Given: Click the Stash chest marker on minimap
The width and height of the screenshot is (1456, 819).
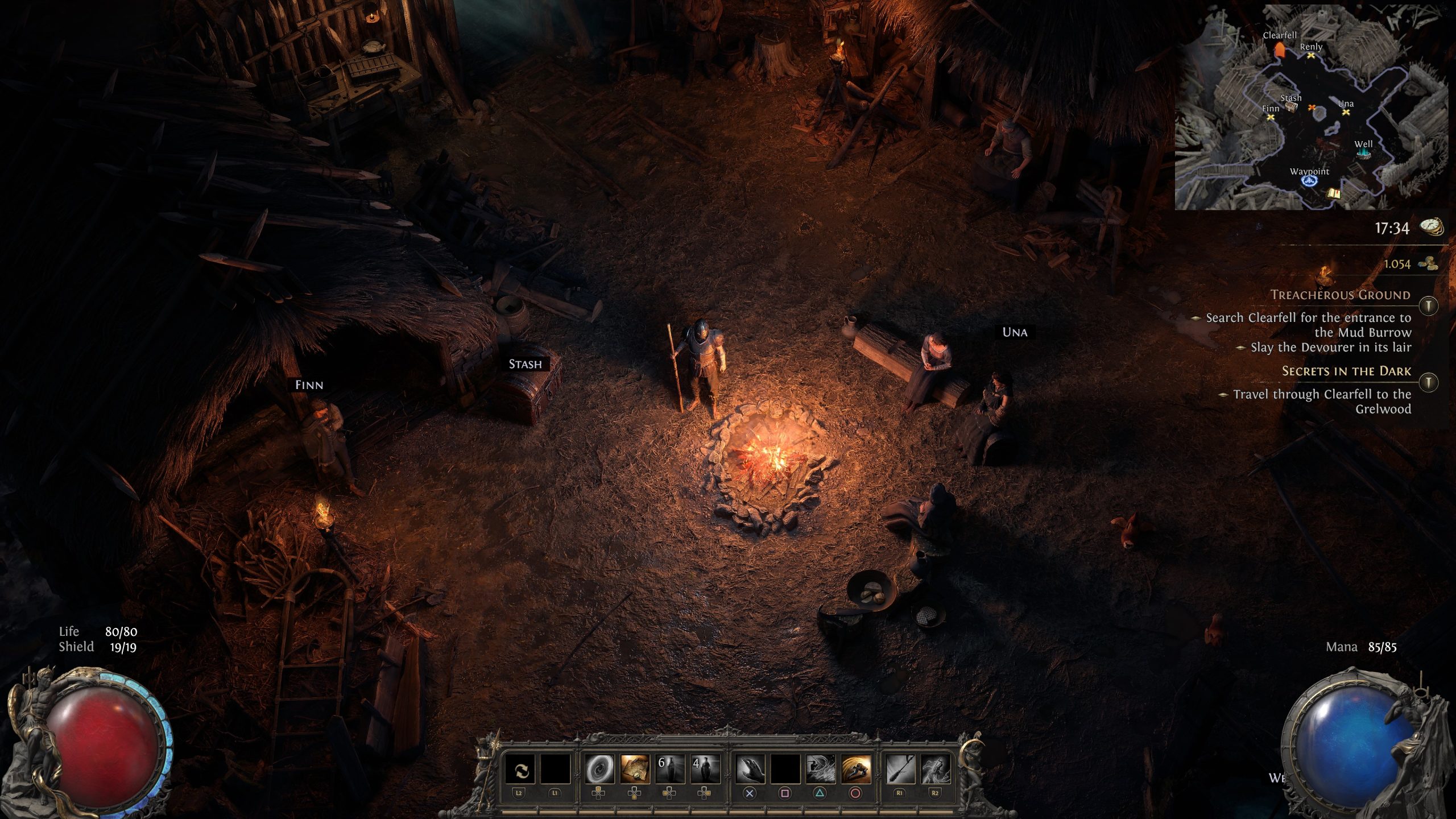Looking at the screenshot, I should [1291, 106].
